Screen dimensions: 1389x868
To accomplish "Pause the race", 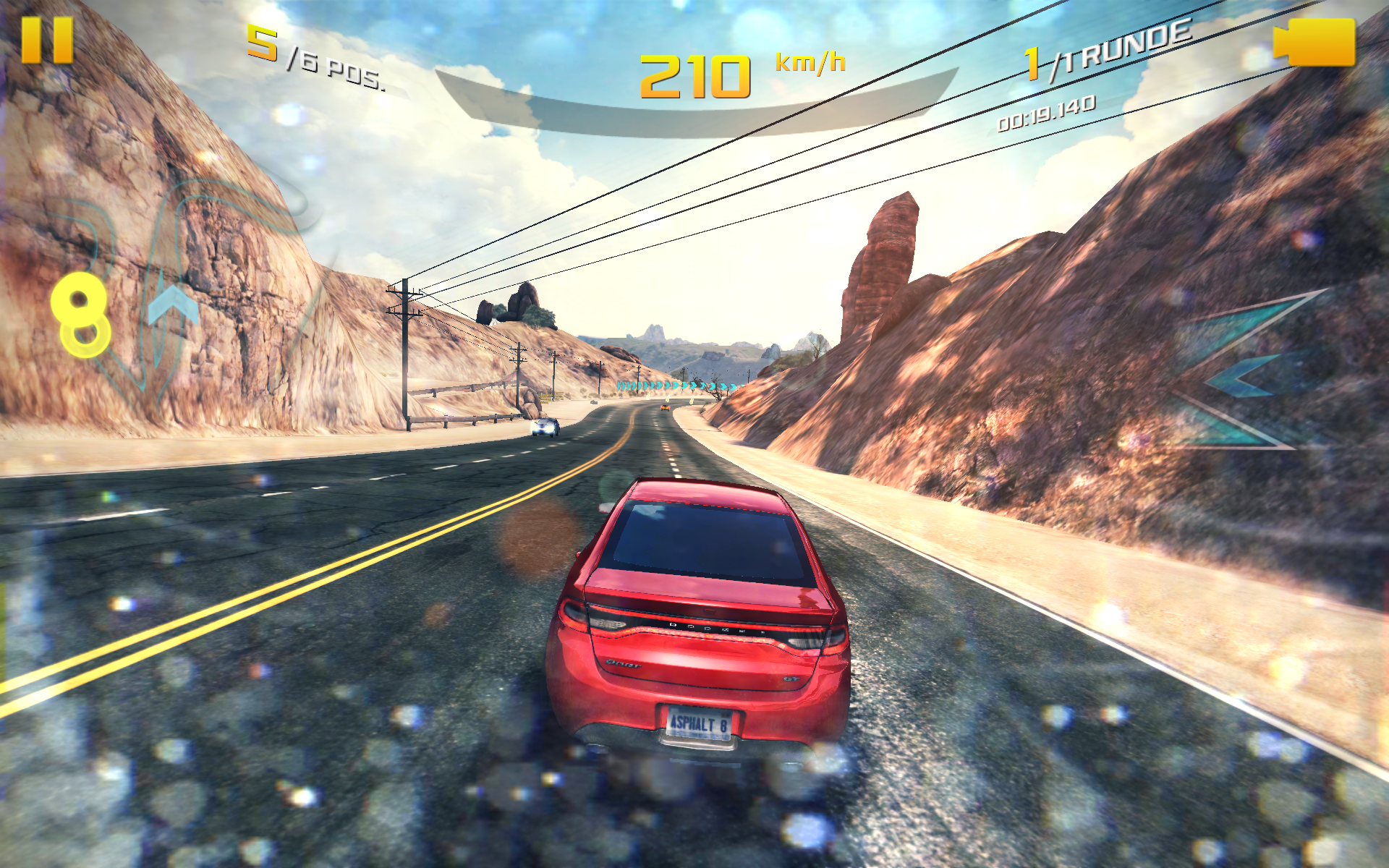I will tap(47, 41).
